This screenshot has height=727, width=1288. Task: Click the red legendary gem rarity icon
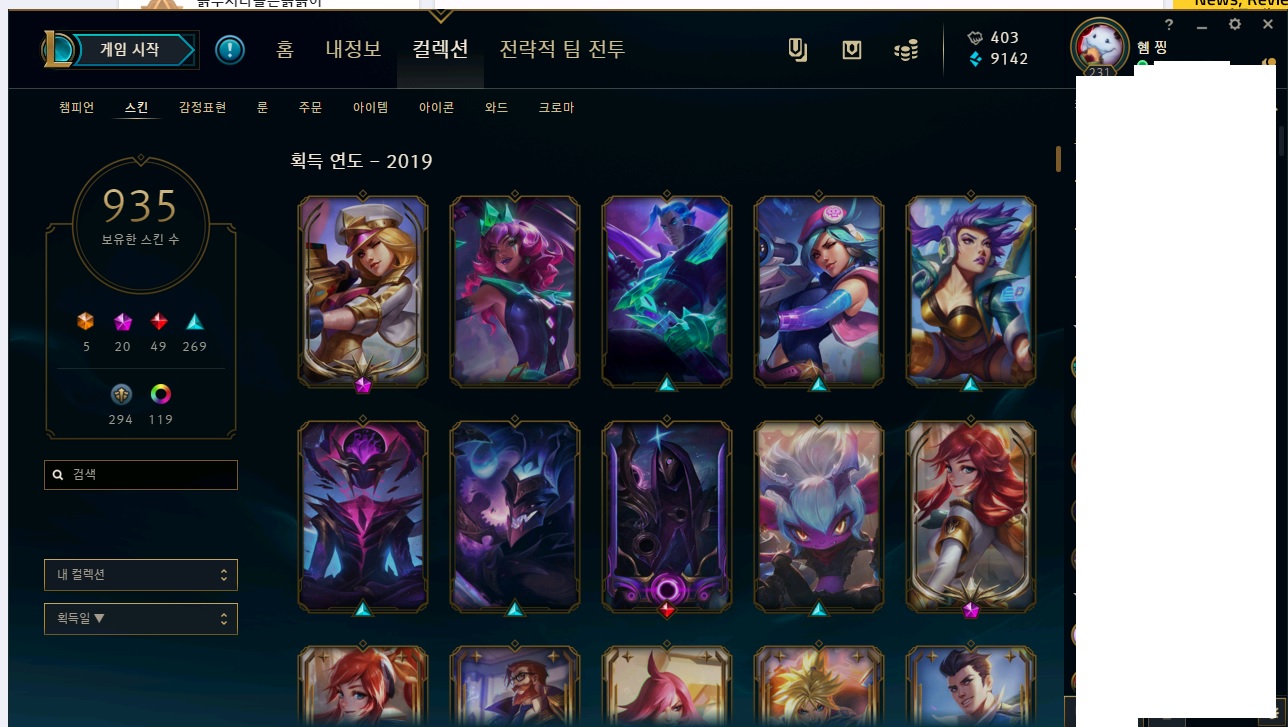coord(158,322)
